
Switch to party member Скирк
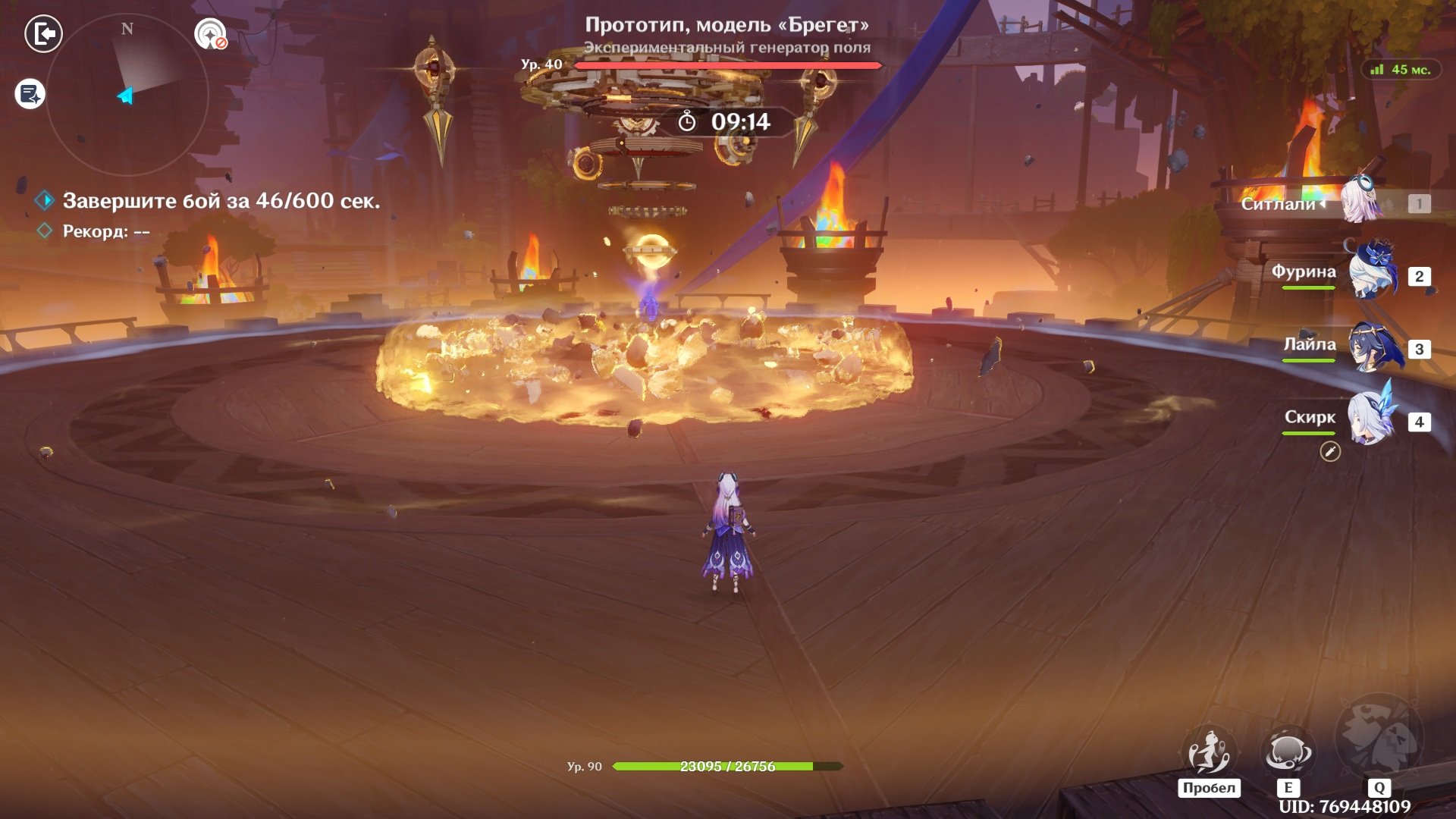pos(1371,419)
